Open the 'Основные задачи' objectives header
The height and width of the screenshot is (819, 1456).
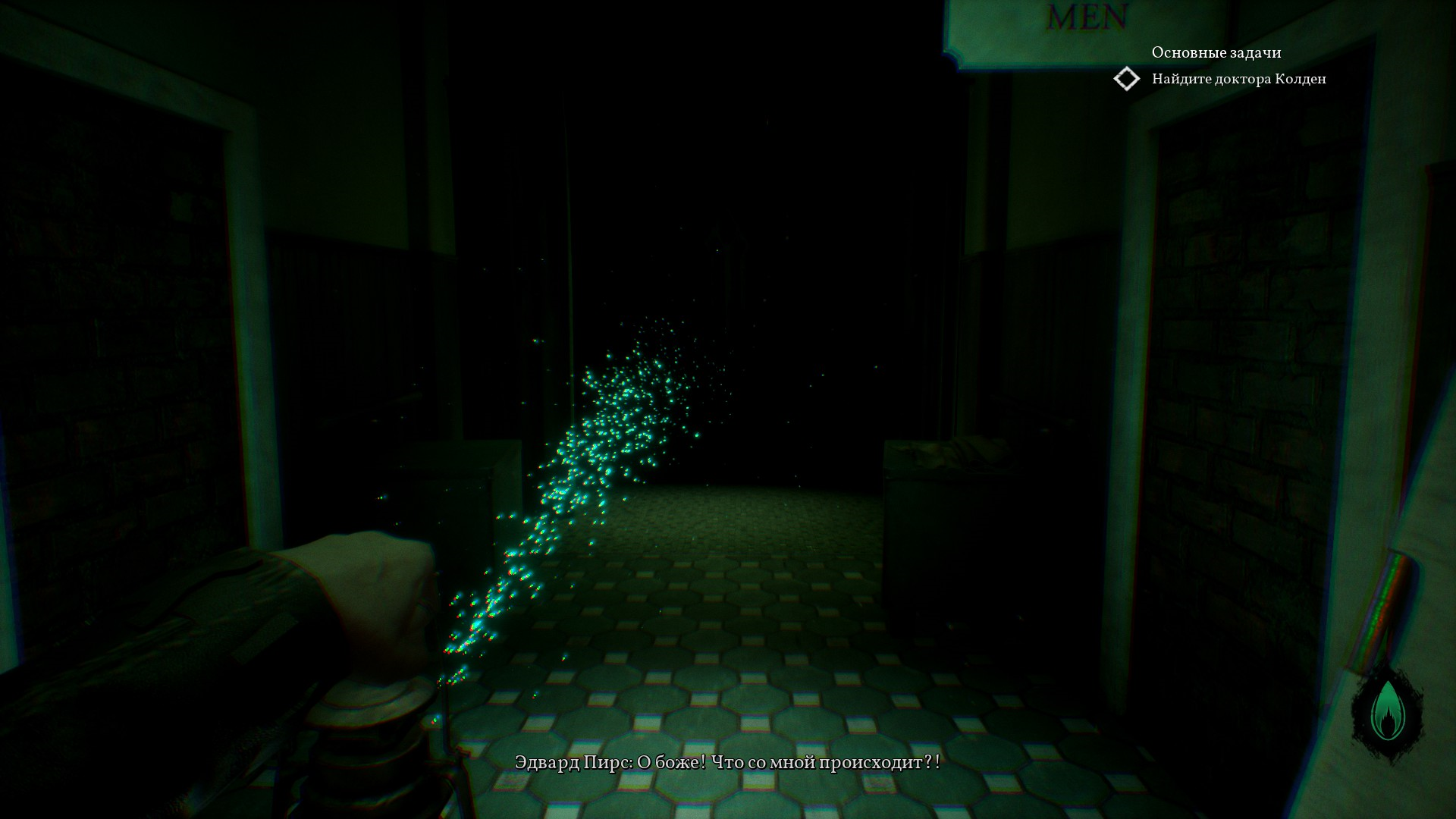coord(1216,52)
